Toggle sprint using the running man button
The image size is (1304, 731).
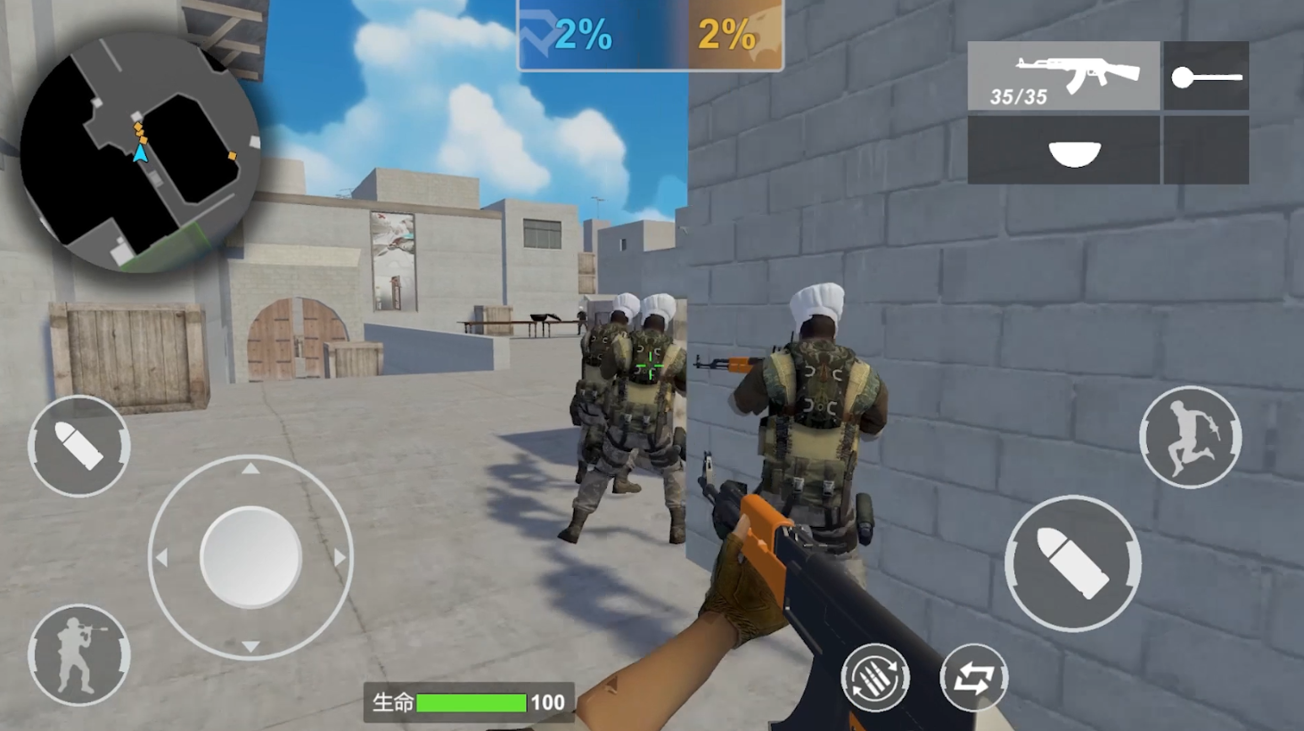pyautogui.click(x=1189, y=435)
